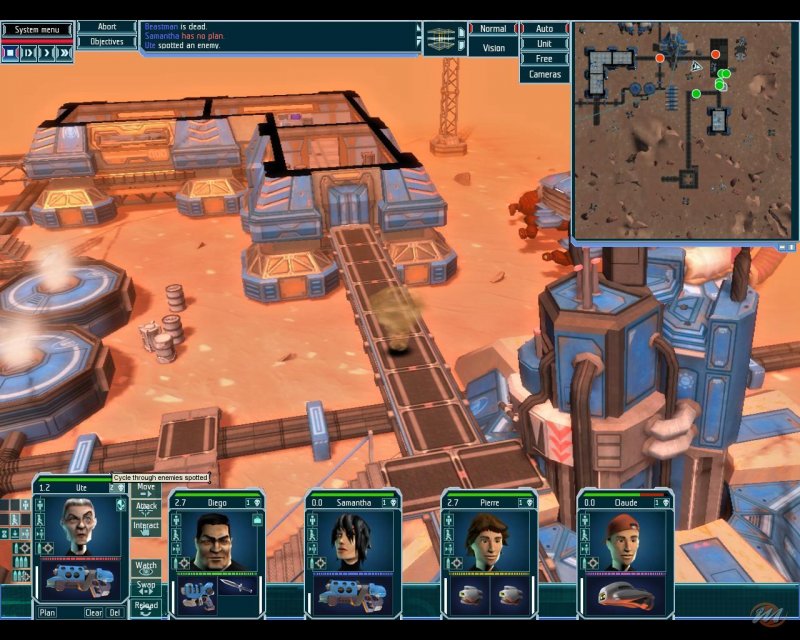This screenshot has width=800, height=640.
Task: Set camera to Auto mode
Action: click(x=544, y=29)
